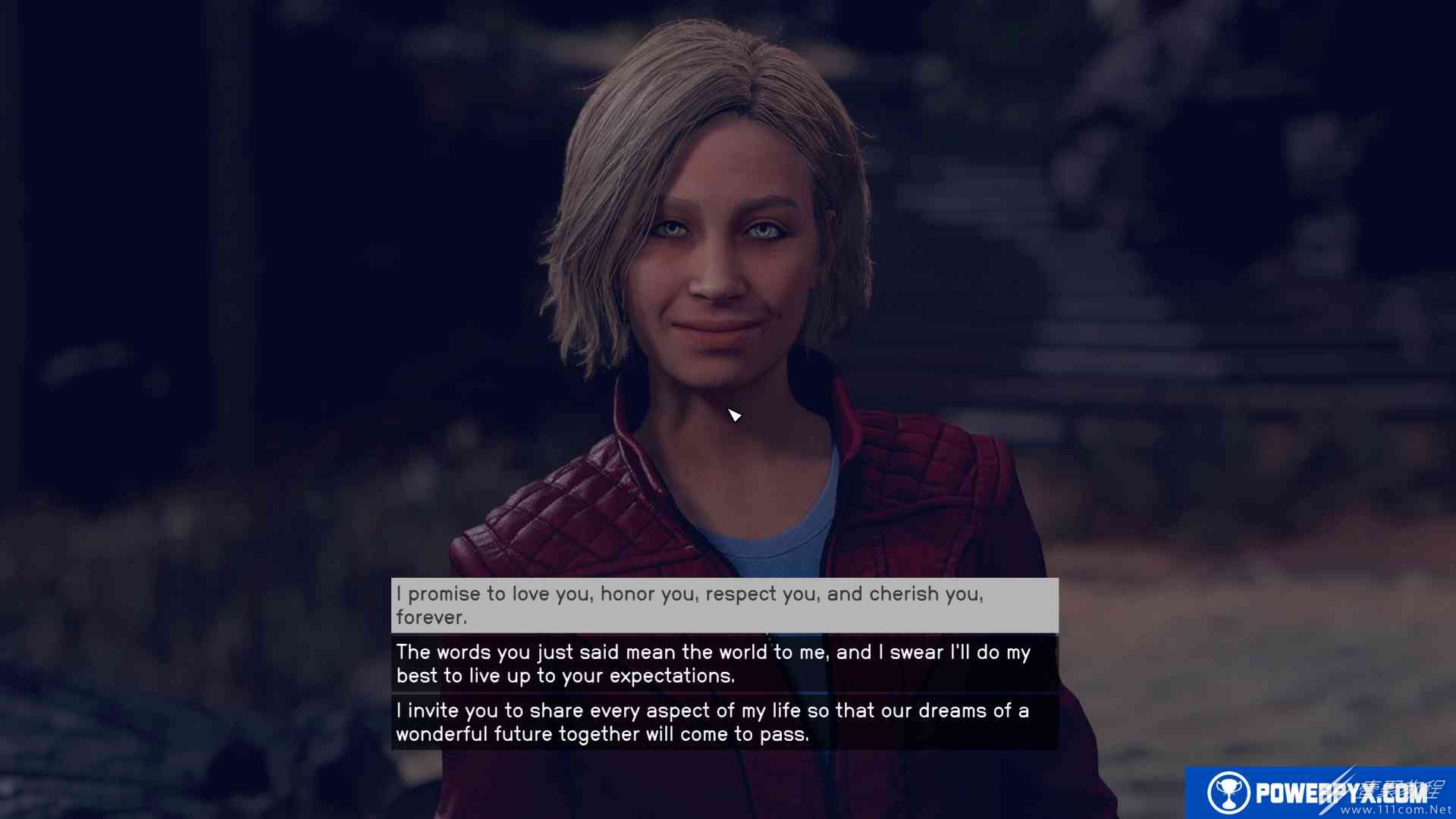The width and height of the screenshot is (1456, 819).
Task: Choose the "I promise to love you" reply
Action: tap(724, 605)
